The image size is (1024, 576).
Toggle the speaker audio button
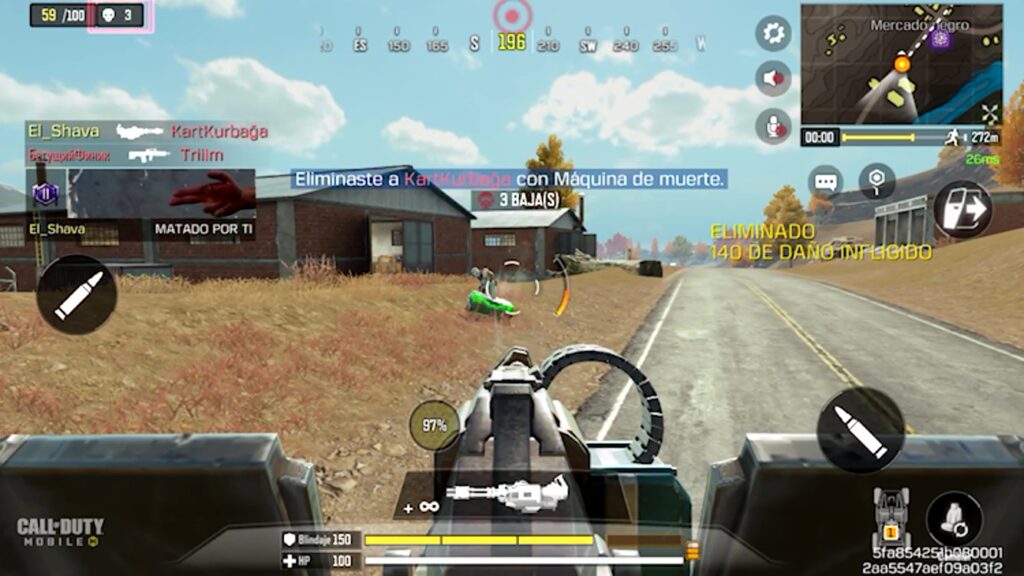(x=773, y=79)
